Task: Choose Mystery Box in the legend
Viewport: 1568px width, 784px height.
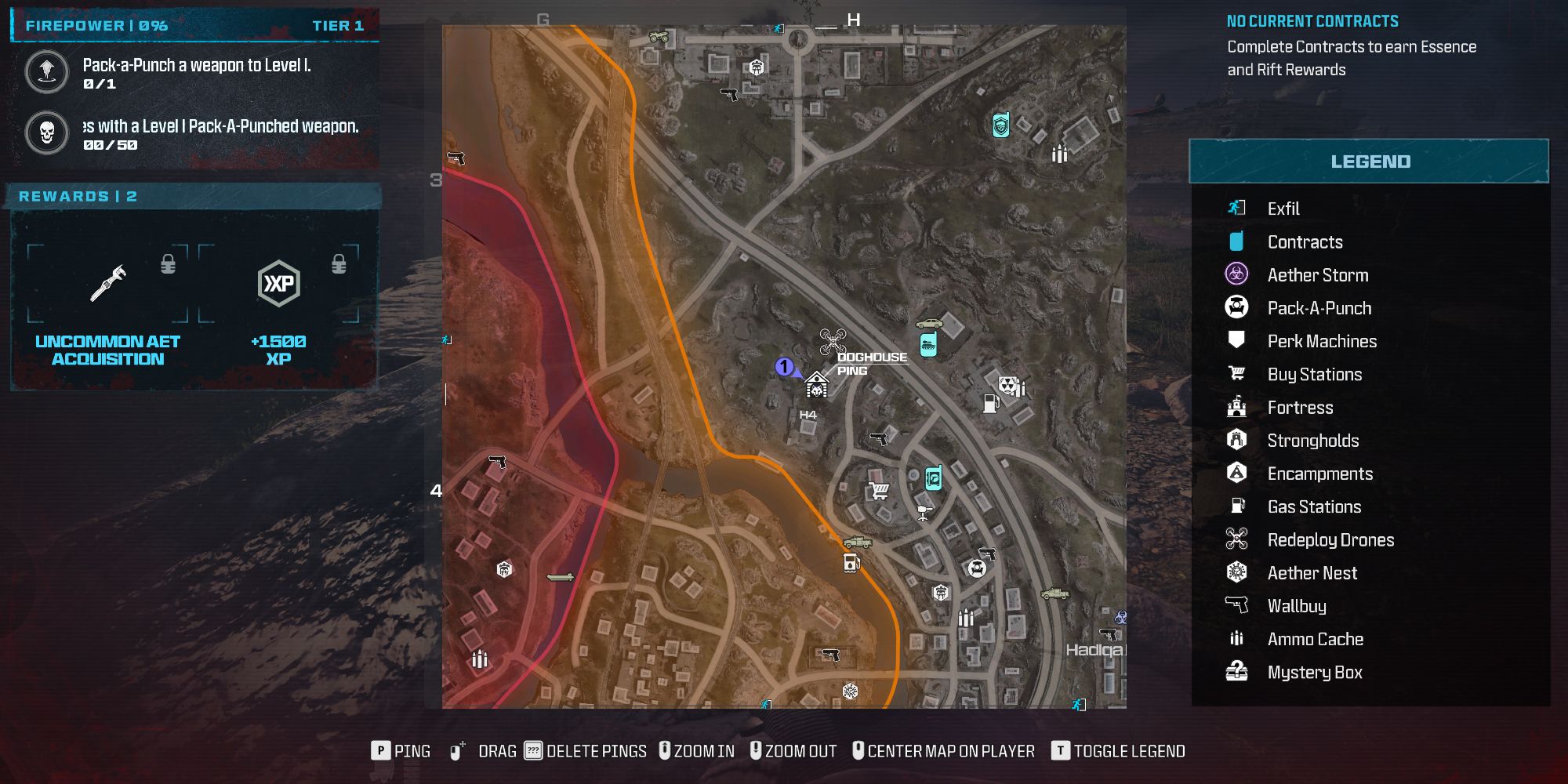Action: point(1314,672)
